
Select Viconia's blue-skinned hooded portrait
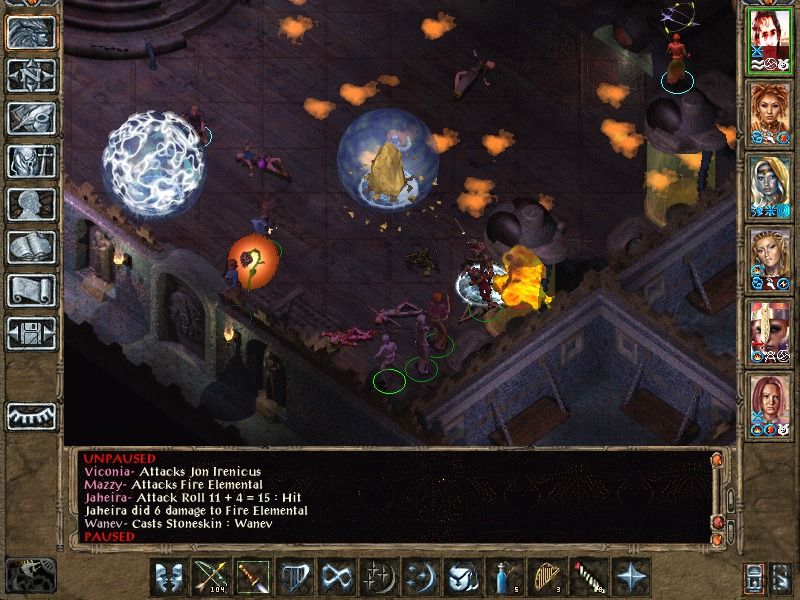point(769,187)
